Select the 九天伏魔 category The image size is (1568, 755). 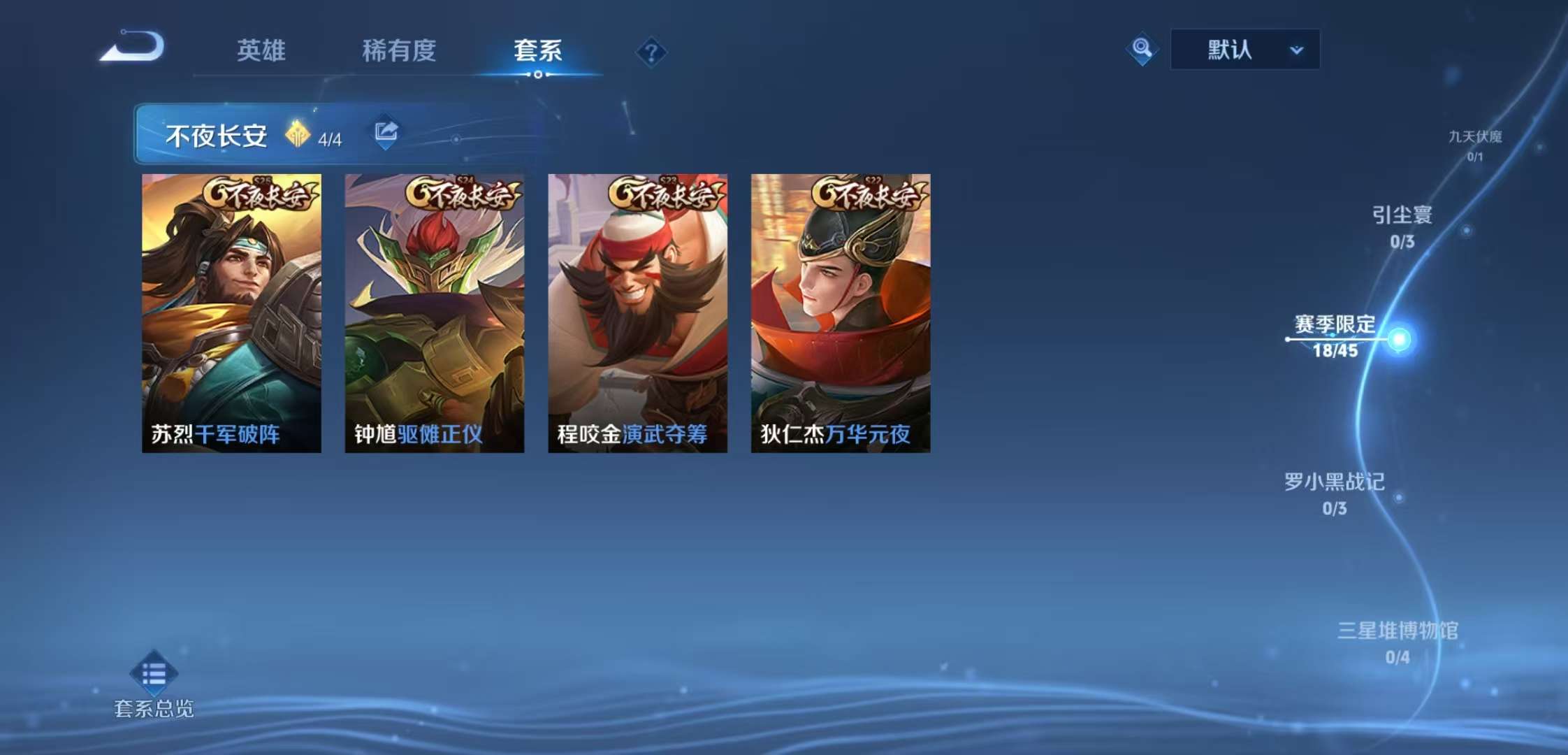click(x=1474, y=138)
